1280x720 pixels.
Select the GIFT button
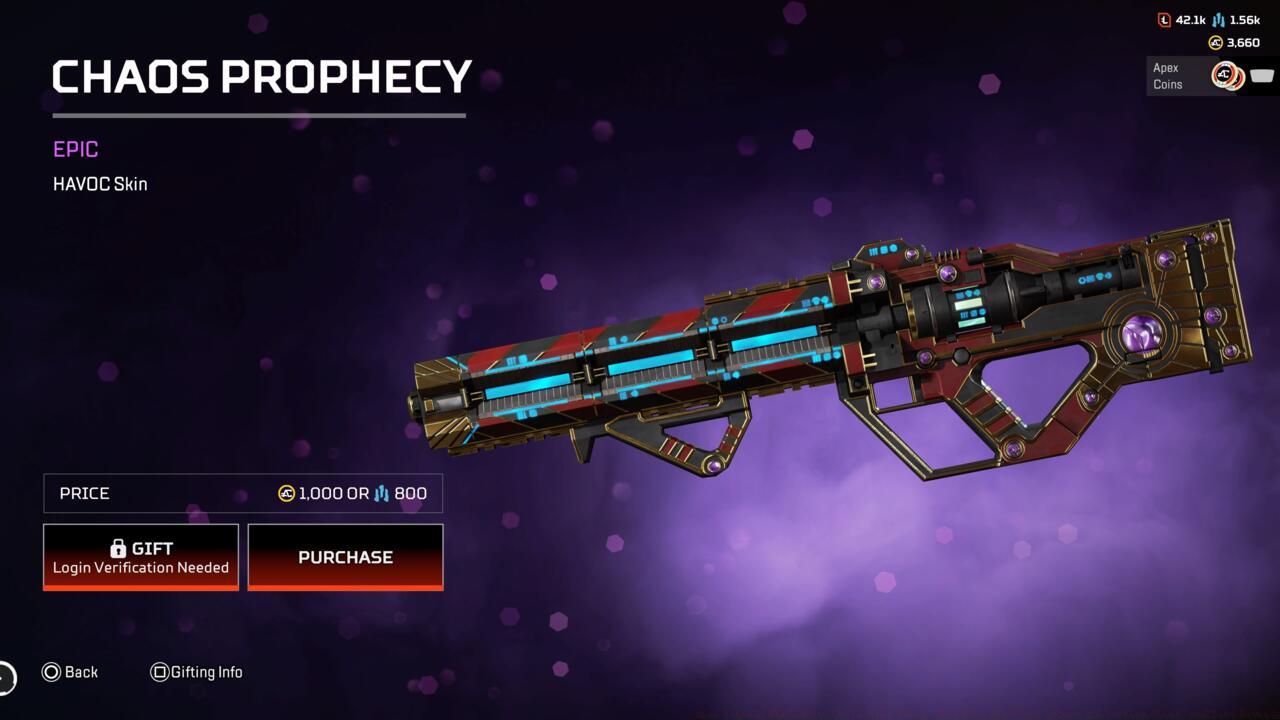point(140,556)
